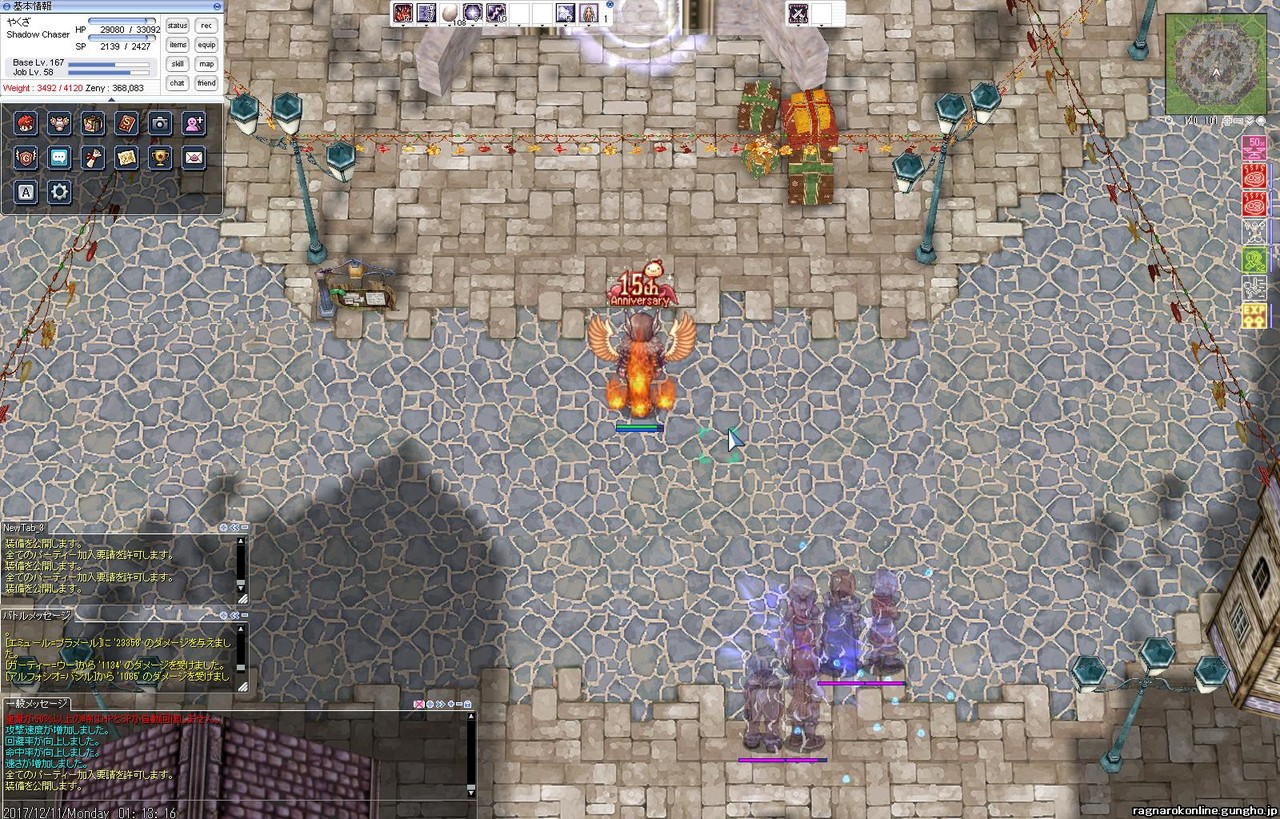Open the guild shield G icon
Image resolution: width=1280 pixels, height=819 pixels.
(26, 157)
